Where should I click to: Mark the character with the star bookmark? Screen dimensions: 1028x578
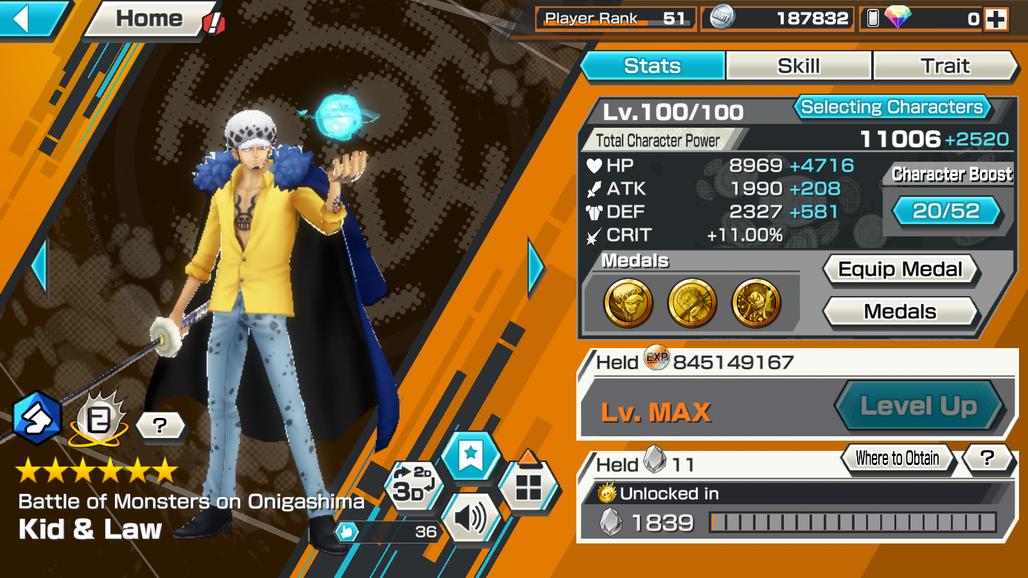pos(469,457)
